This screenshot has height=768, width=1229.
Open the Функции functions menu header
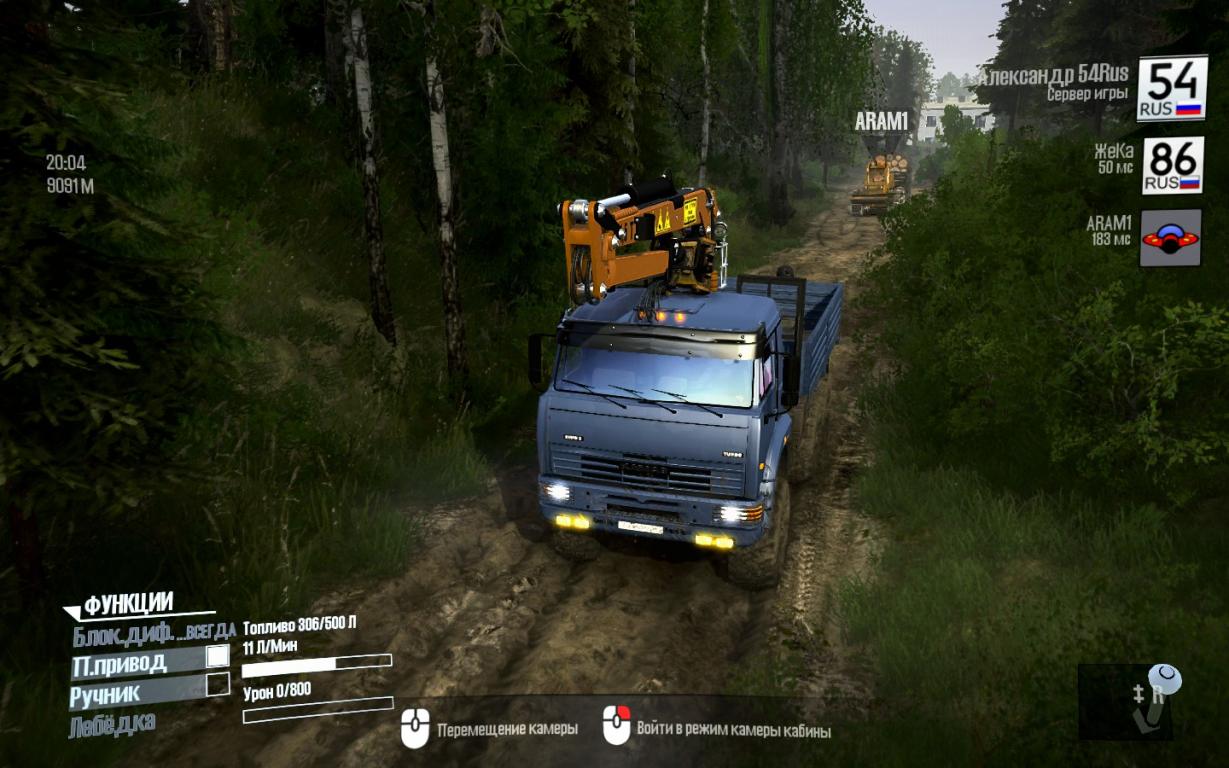[128, 604]
